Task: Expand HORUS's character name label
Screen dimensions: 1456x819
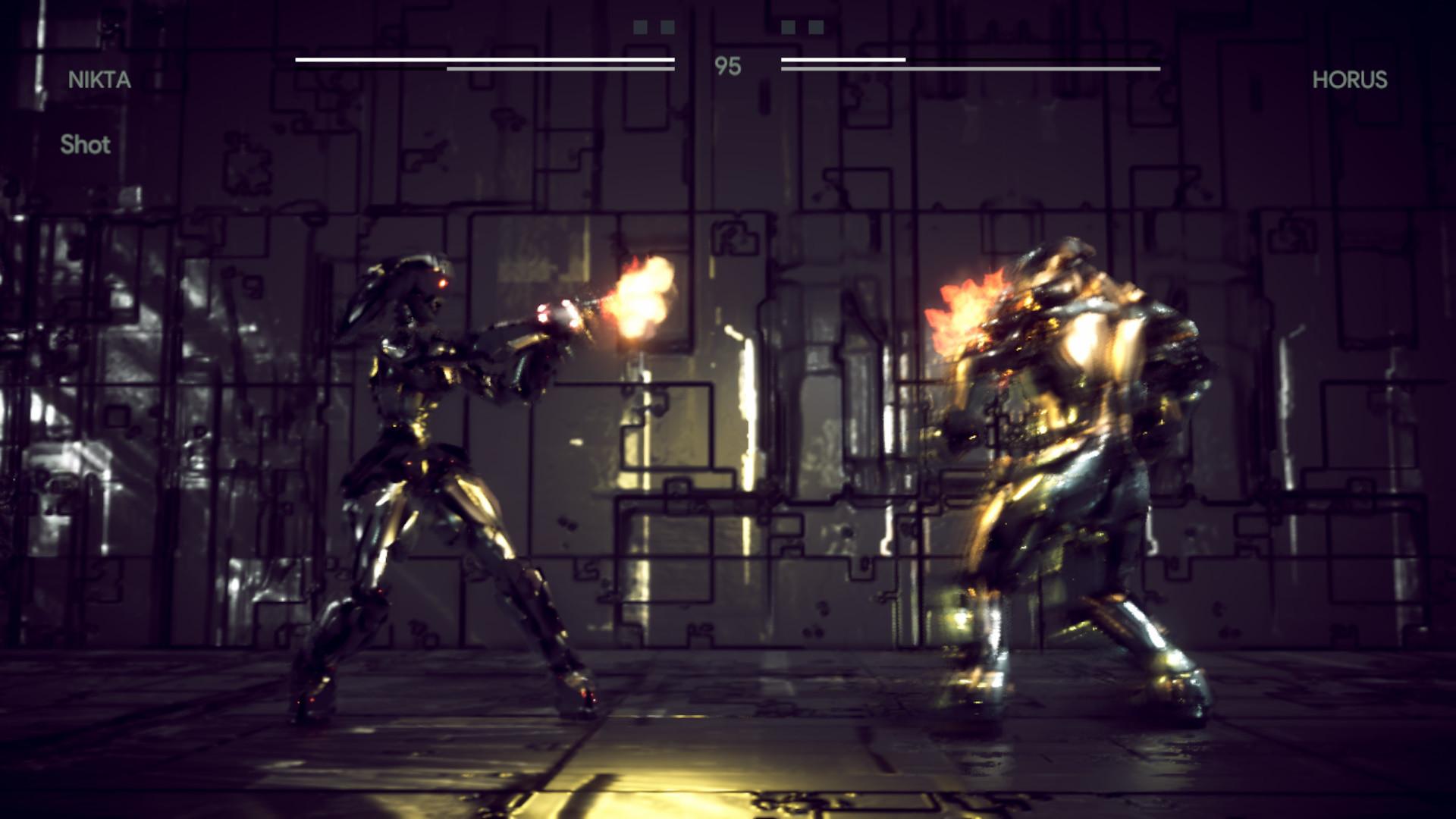Action: [x=1350, y=78]
